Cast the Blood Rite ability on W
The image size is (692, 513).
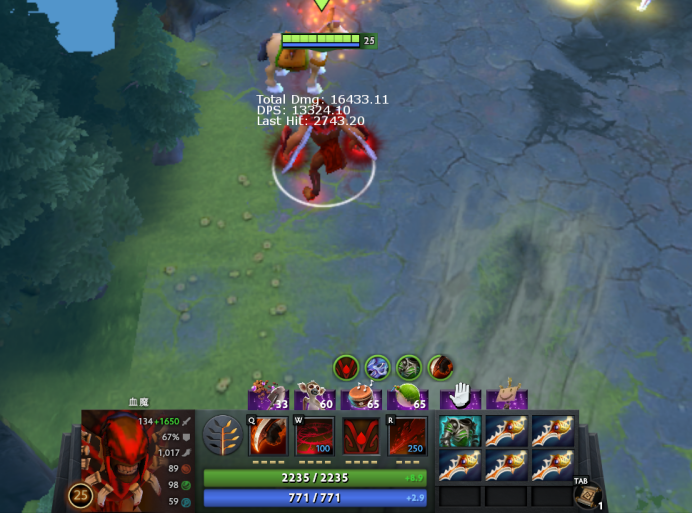coord(314,436)
